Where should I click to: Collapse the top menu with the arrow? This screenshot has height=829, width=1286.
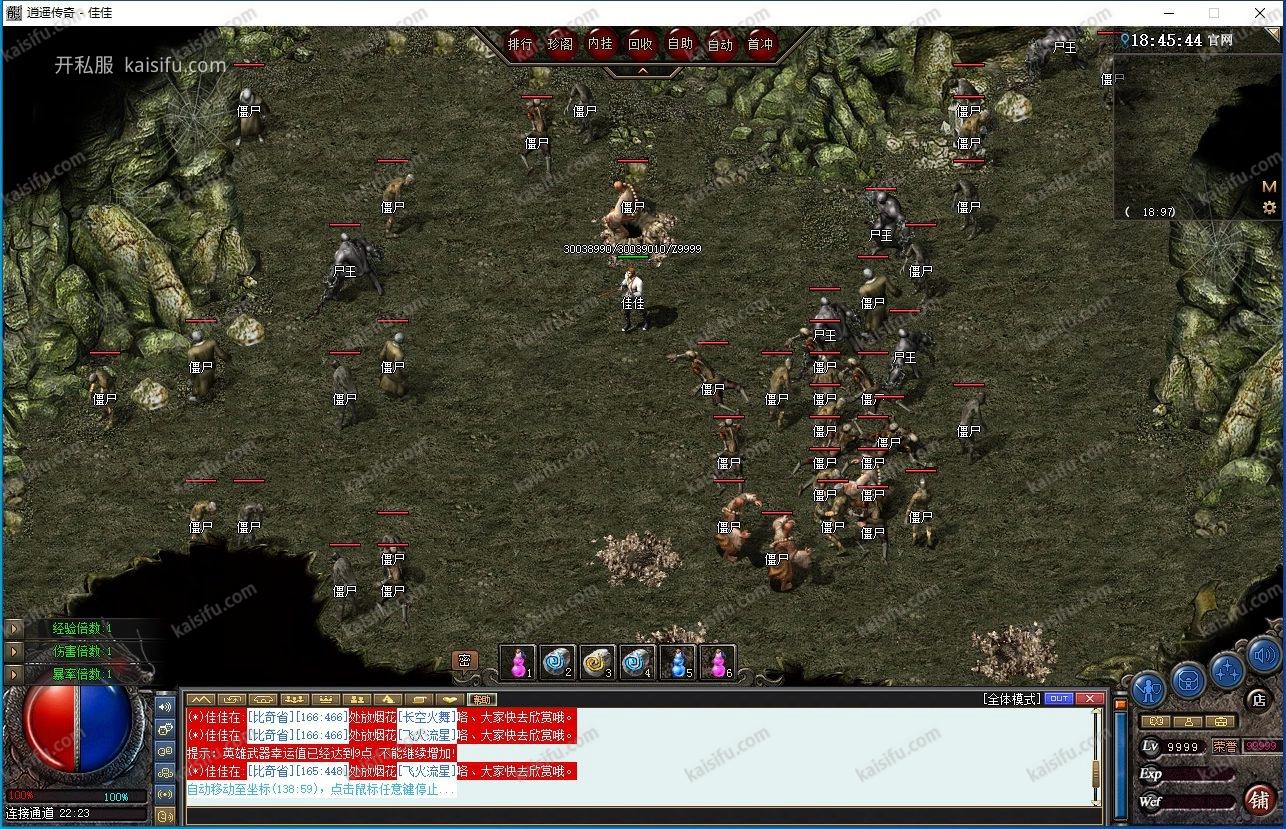point(642,71)
